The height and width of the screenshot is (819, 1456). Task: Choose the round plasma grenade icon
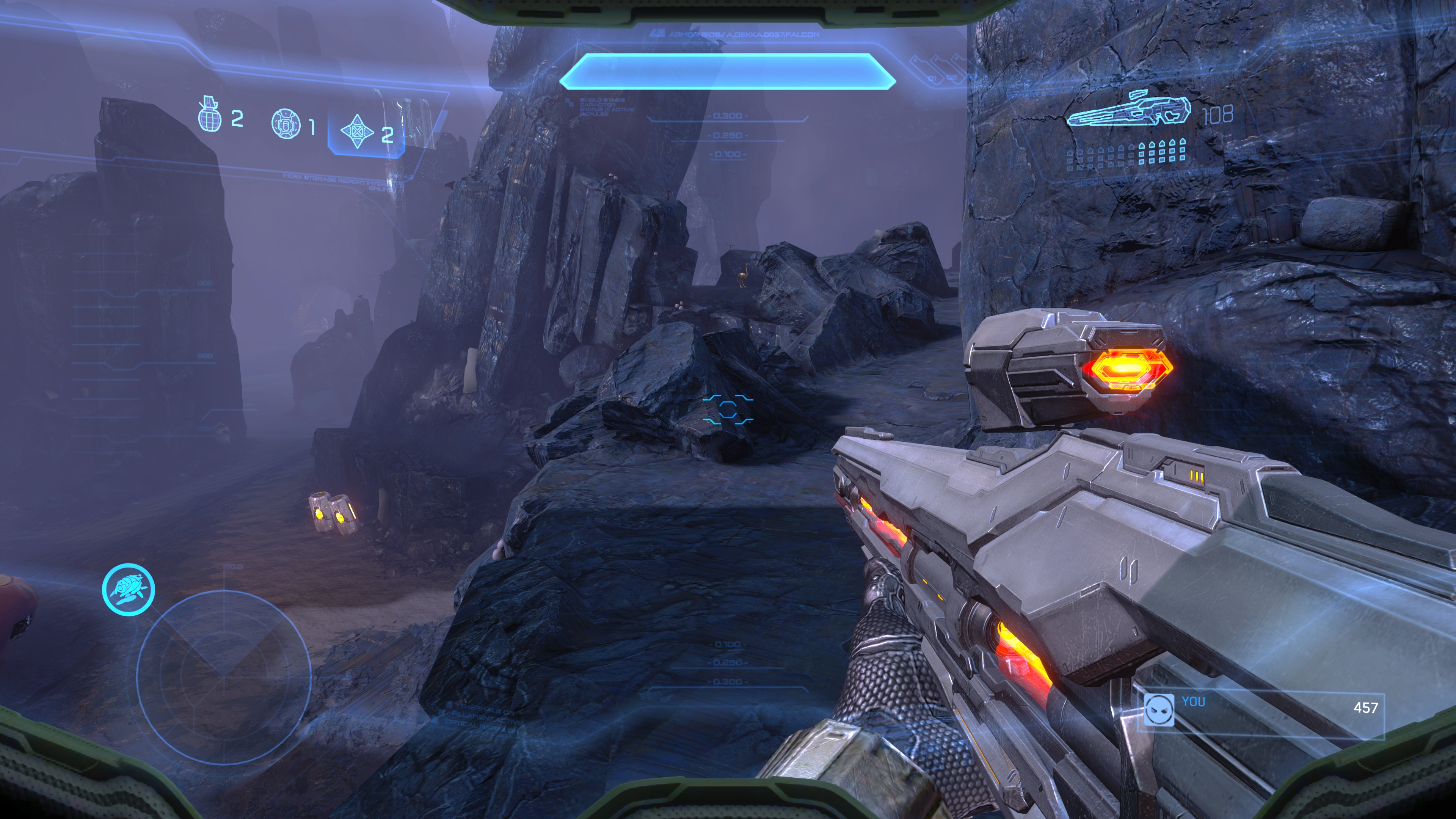[286, 124]
